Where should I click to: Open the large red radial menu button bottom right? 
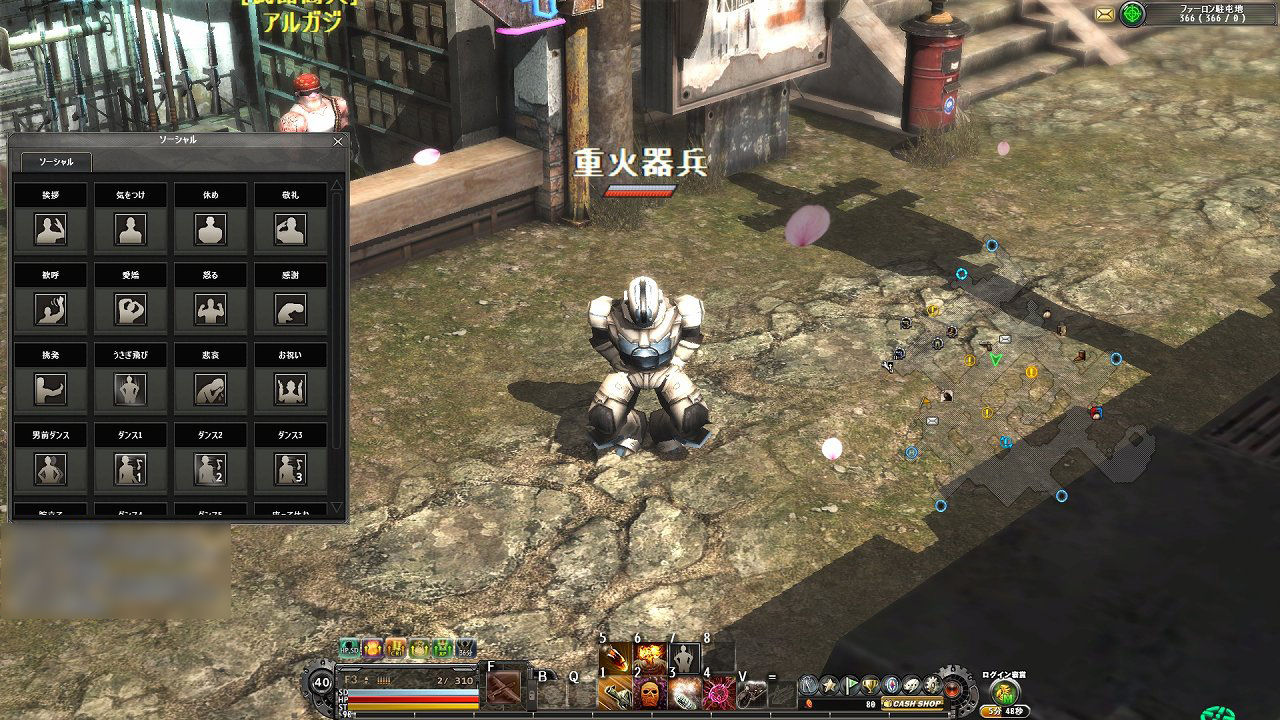(950, 689)
